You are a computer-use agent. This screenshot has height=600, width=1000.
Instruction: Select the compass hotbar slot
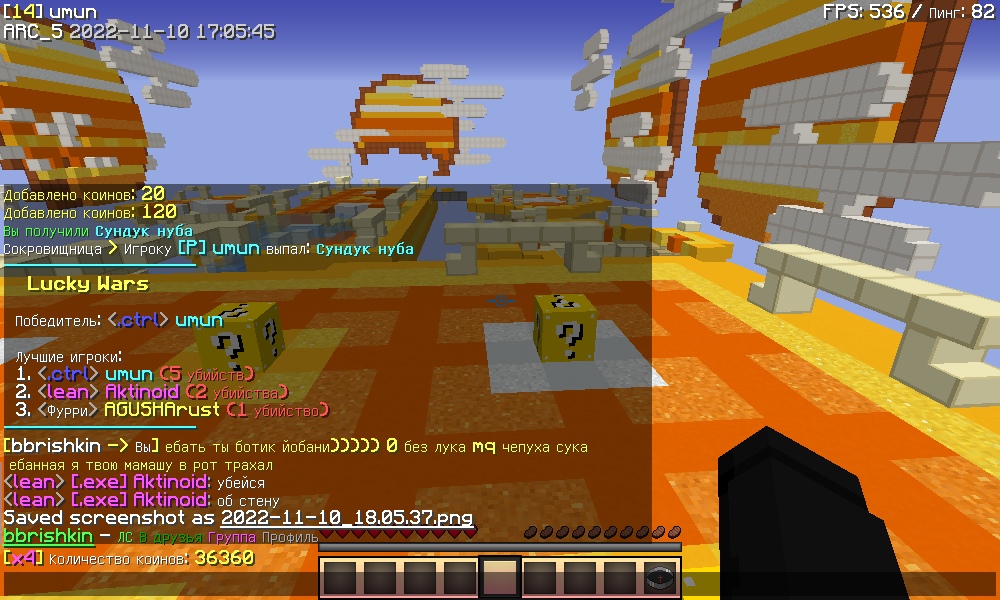tap(660, 578)
